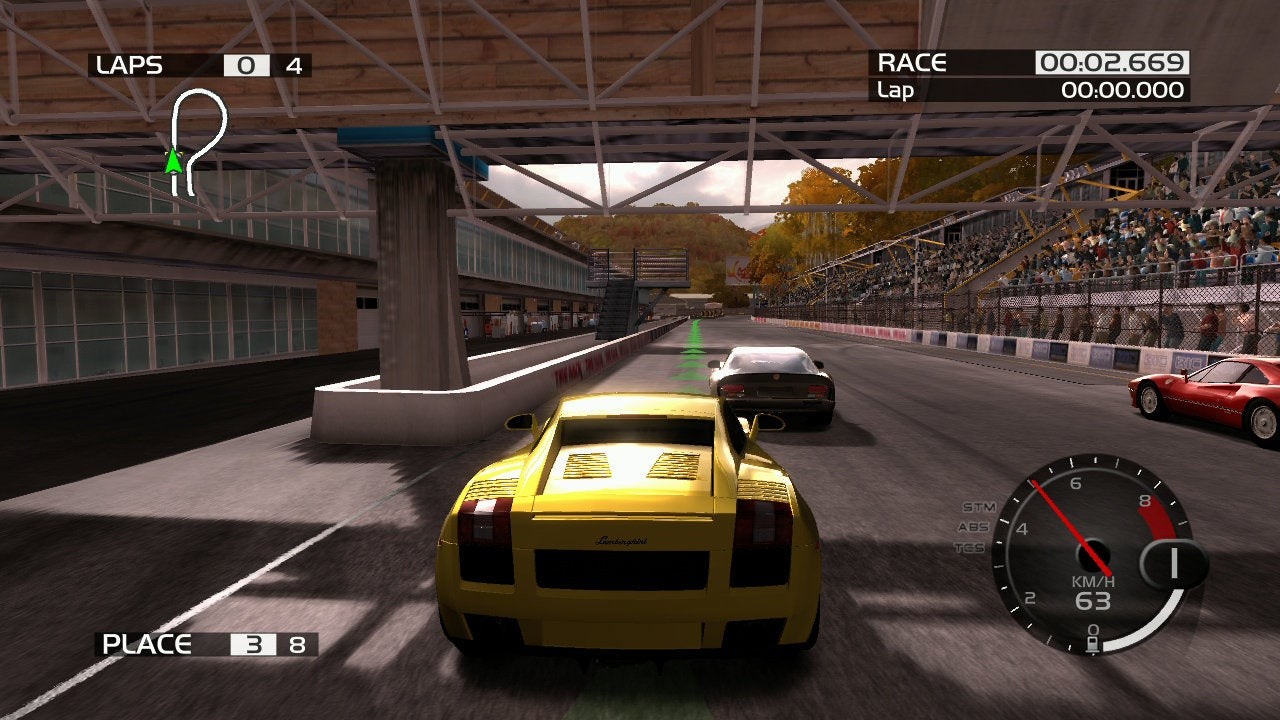Select the green player arrow on the minimap

click(174, 160)
